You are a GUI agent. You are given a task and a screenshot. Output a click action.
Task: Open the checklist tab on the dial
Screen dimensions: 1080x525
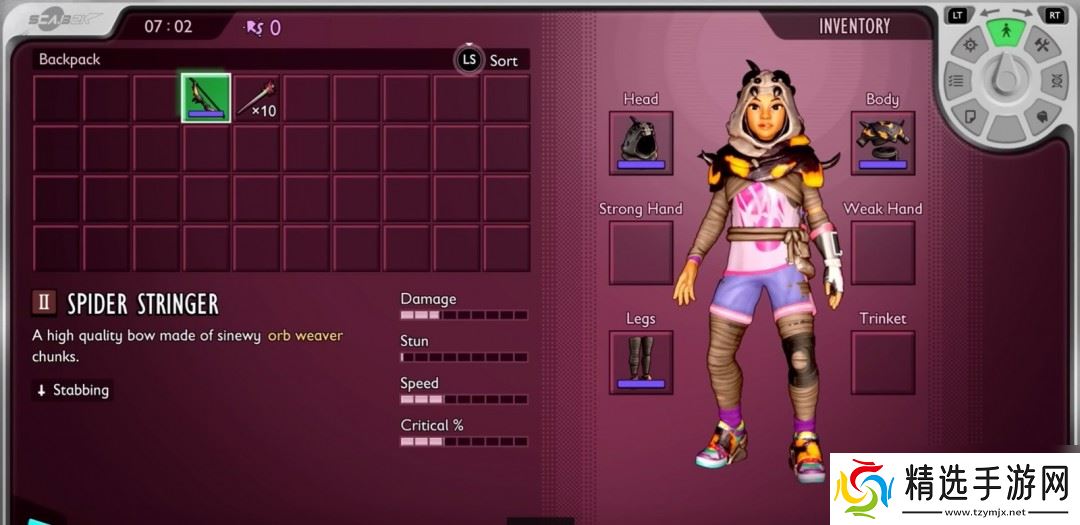(x=956, y=81)
